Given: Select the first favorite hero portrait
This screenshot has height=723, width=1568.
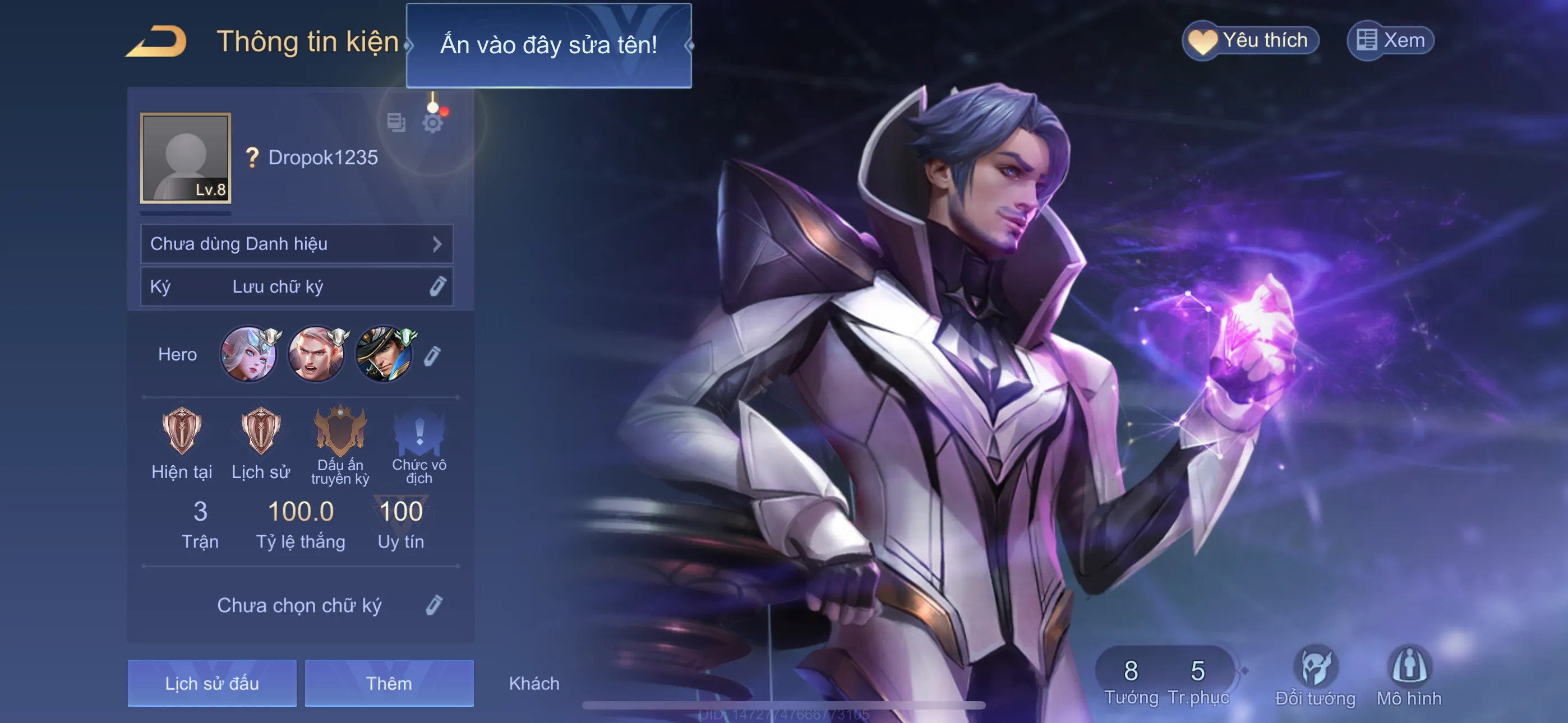Looking at the screenshot, I should 248,354.
